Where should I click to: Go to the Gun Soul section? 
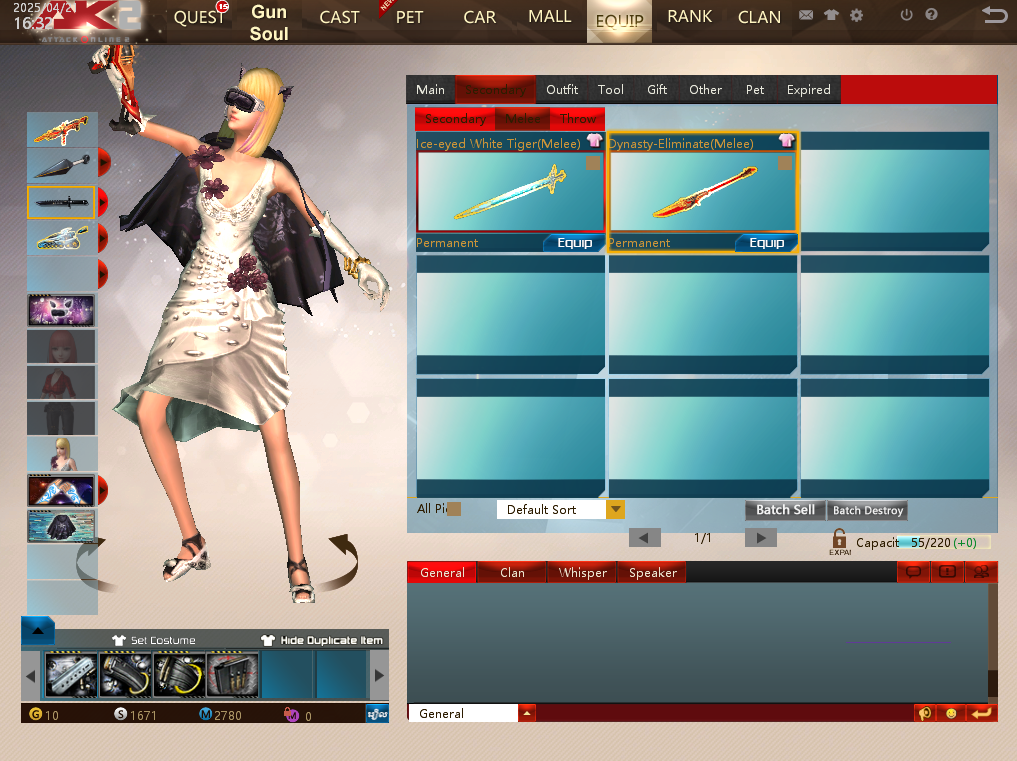click(269, 22)
